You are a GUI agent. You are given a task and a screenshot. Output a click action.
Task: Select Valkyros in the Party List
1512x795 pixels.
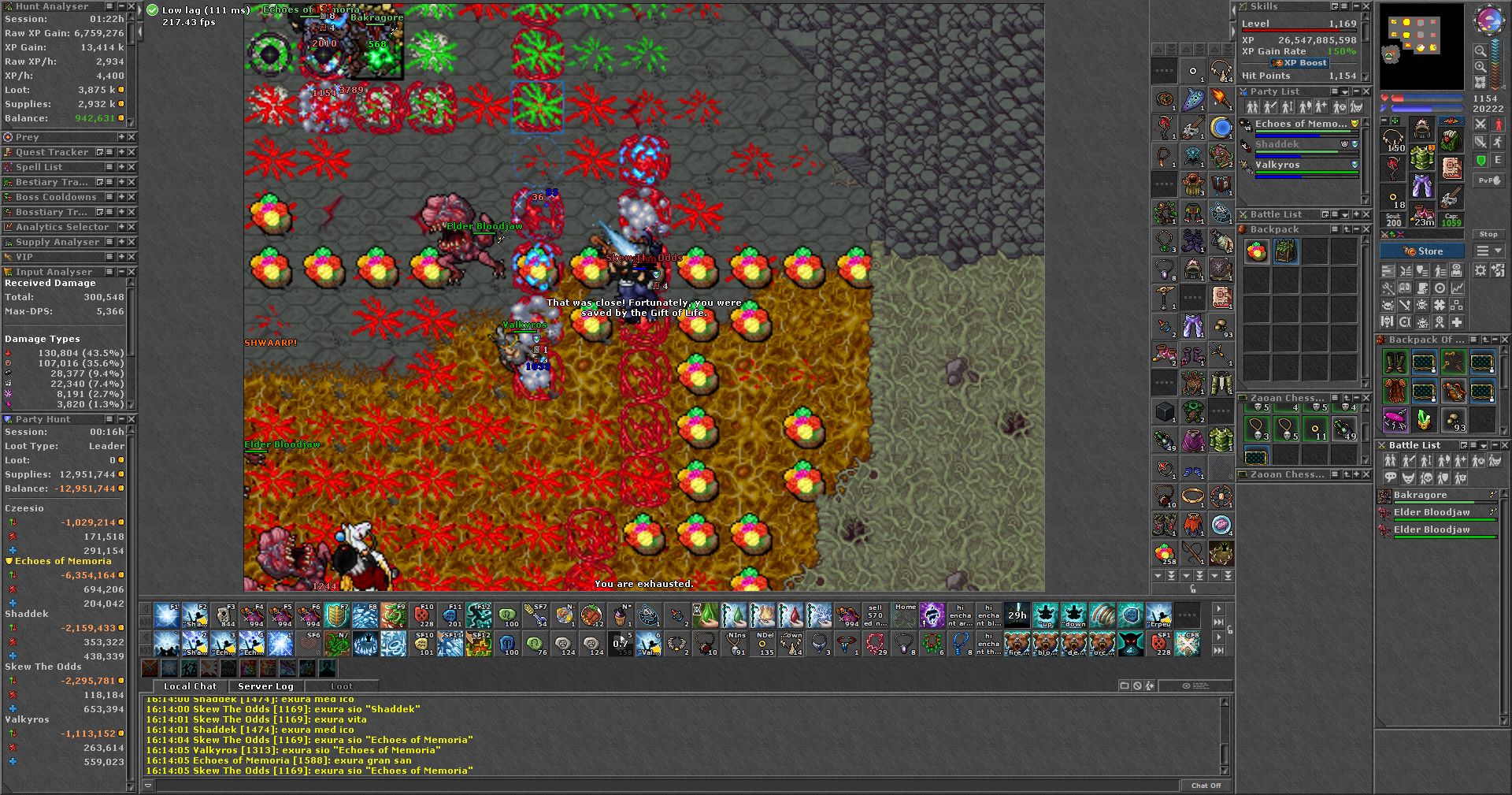pos(1277,165)
